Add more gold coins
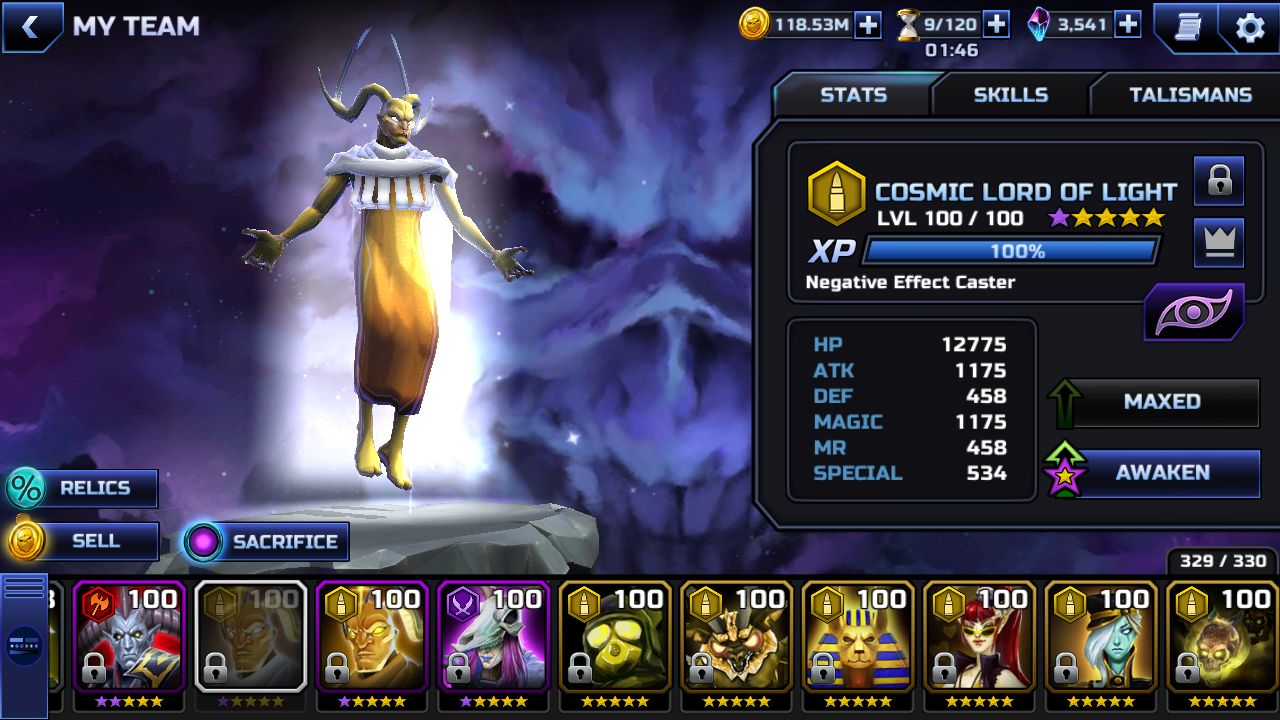This screenshot has width=1280, height=720. [868, 25]
